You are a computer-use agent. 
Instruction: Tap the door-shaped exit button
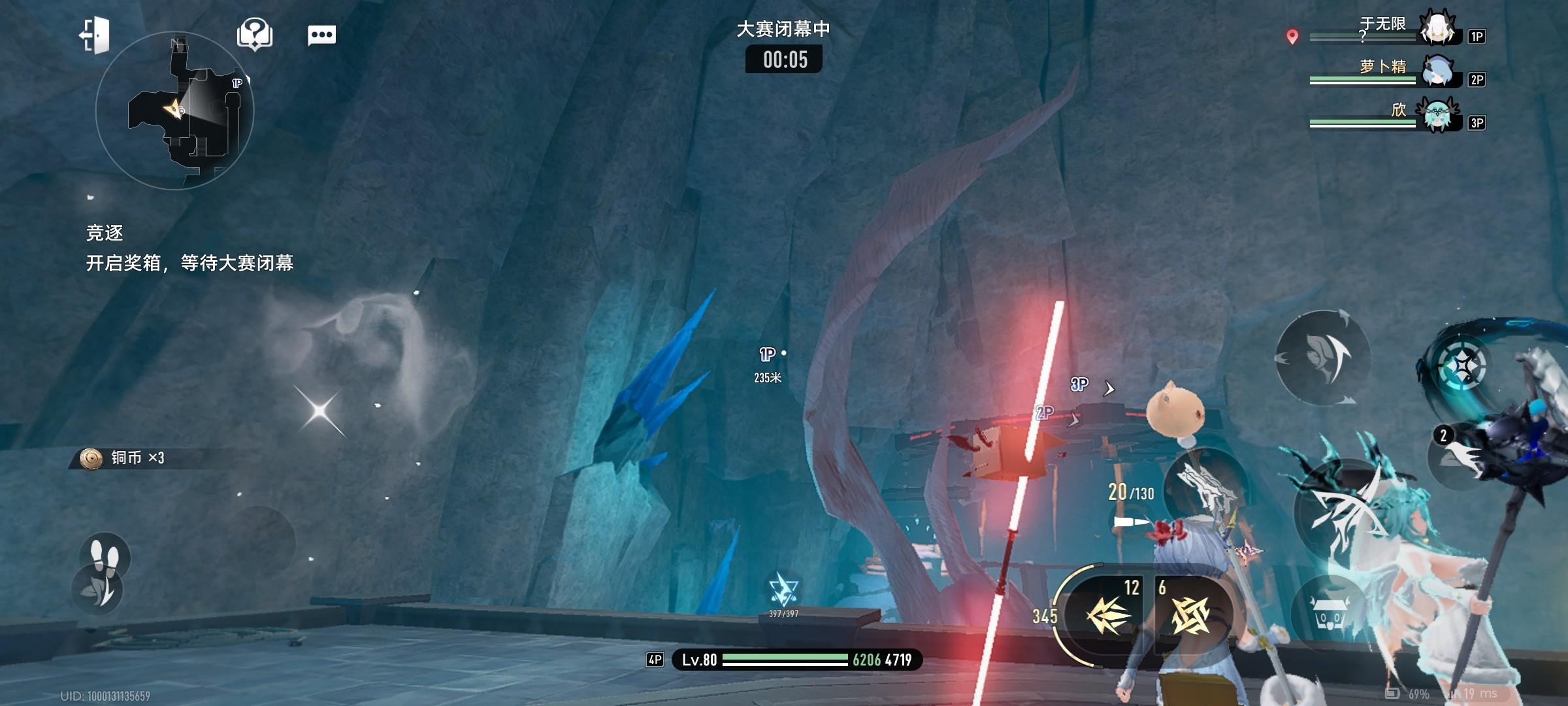(x=95, y=35)
